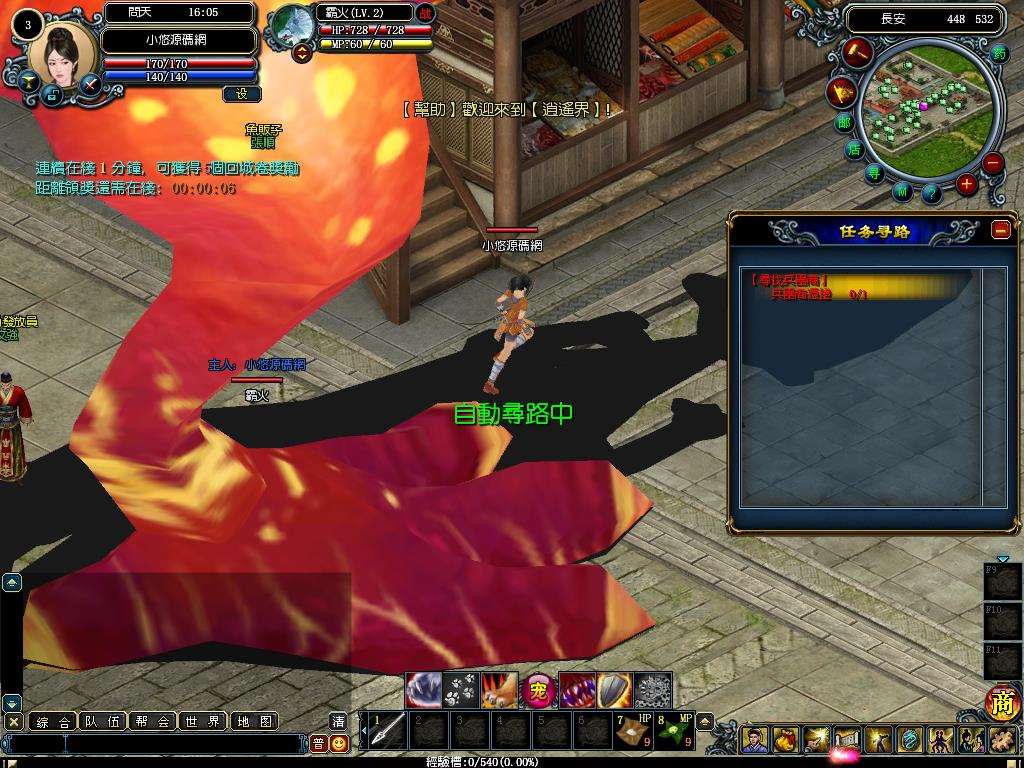Zoom out the minimap with red minus

click(x=992, y=164)
